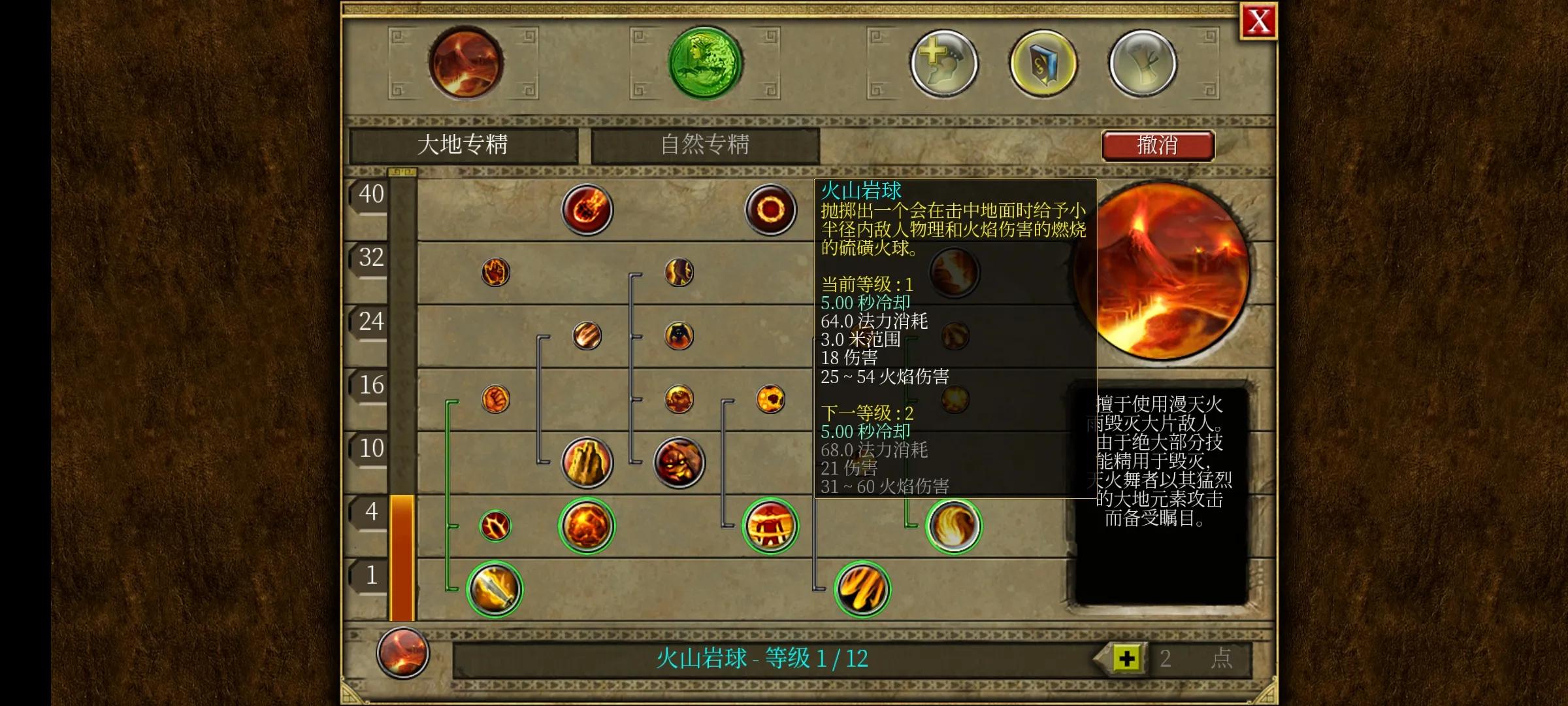Switch to the 大地专精 tab
This screenshot has height=706, width=1568.
pyautogui.click(x=464, y=144)
